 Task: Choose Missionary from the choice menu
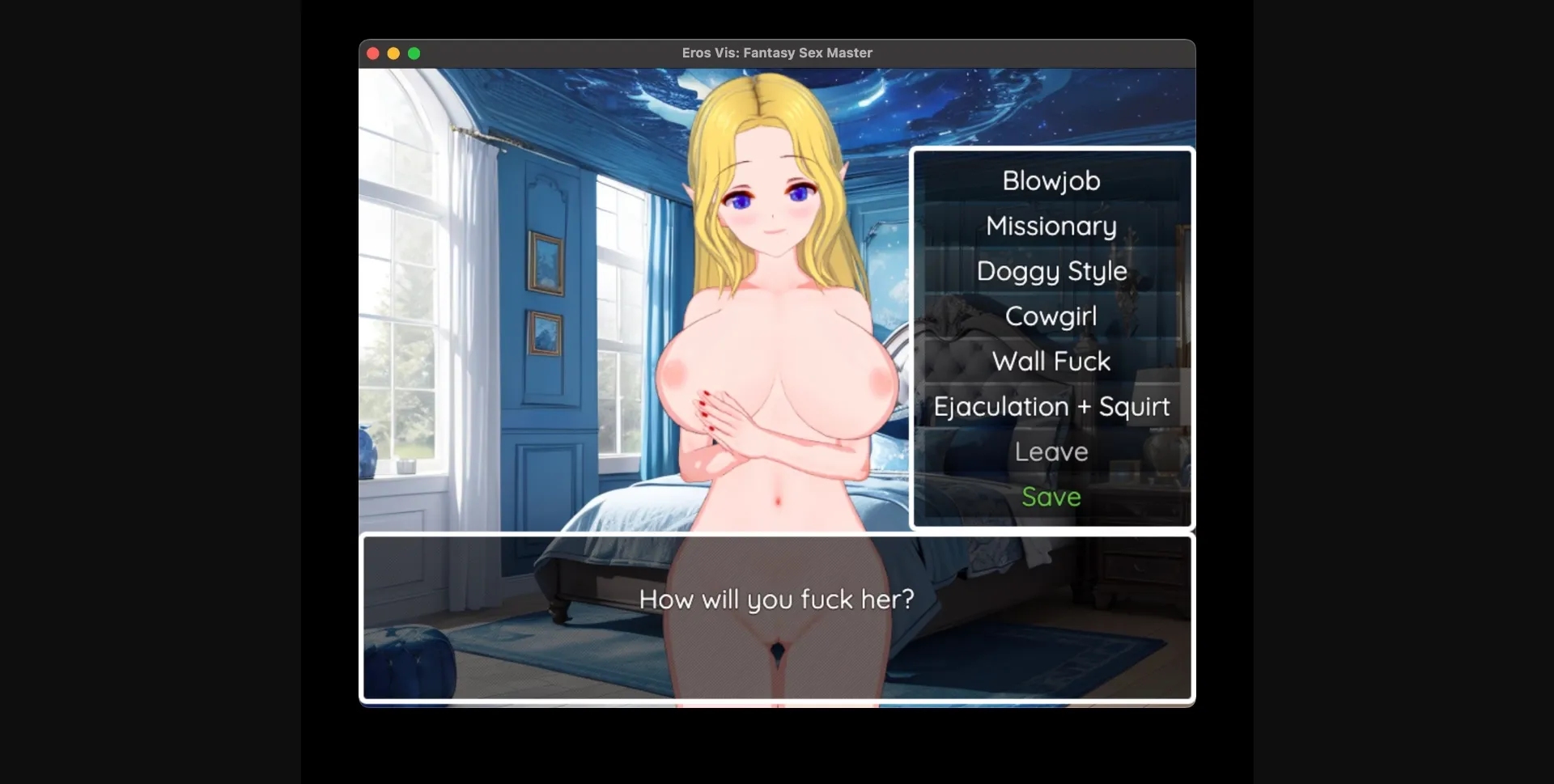(1051, 227)
